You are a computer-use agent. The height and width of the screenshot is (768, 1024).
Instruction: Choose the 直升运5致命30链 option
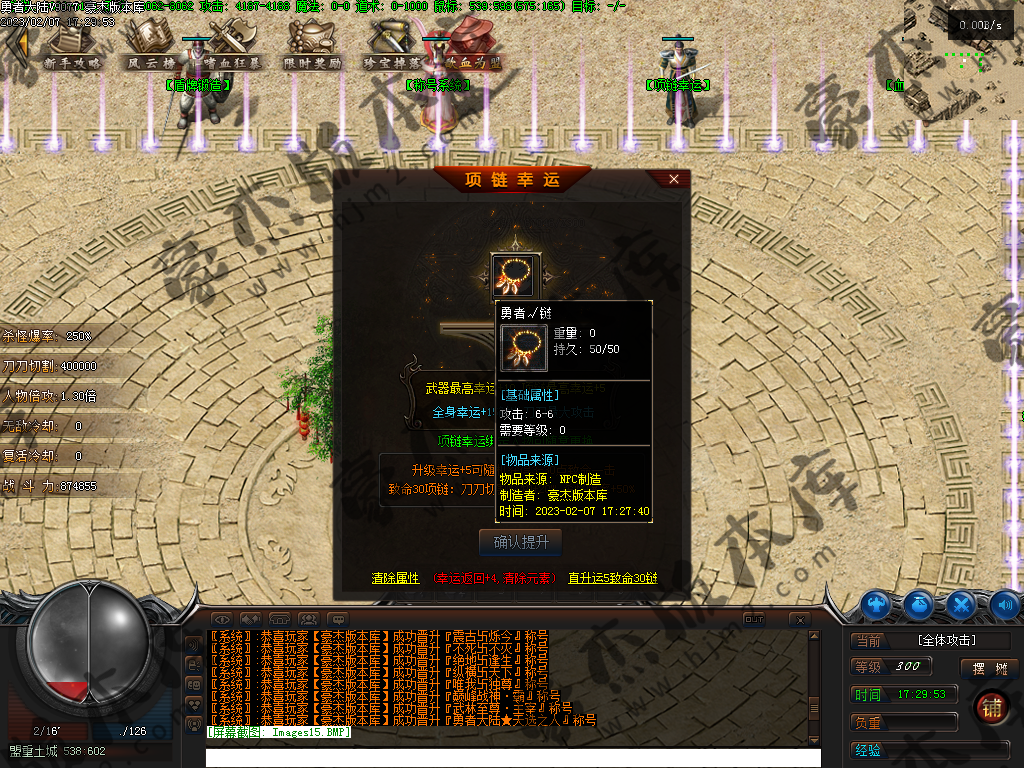click(613, 578)
